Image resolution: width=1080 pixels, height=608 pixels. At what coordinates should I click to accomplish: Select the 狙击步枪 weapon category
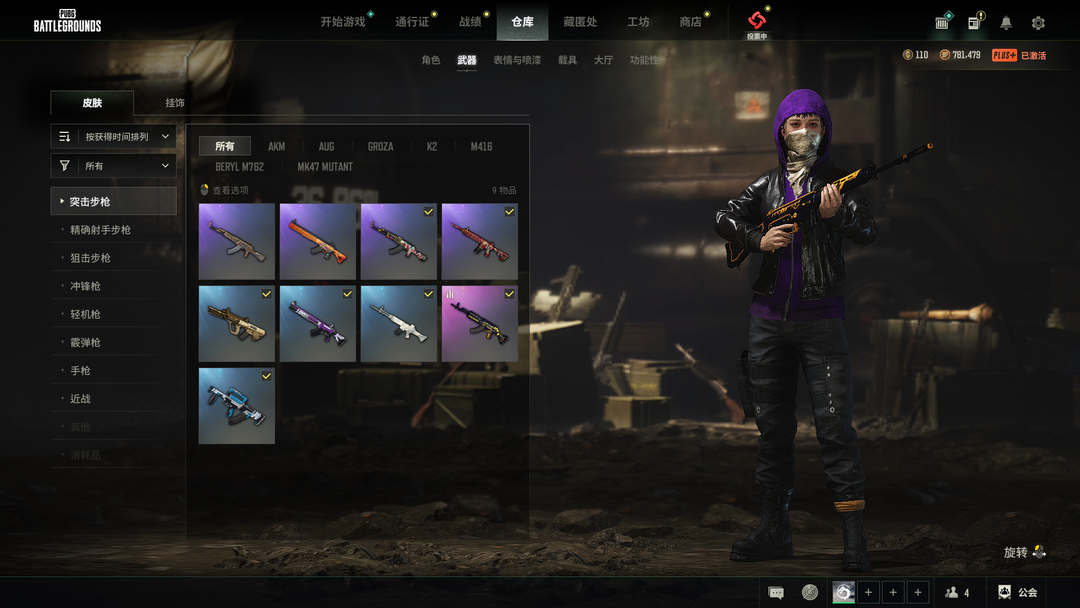tap(90, 258)
